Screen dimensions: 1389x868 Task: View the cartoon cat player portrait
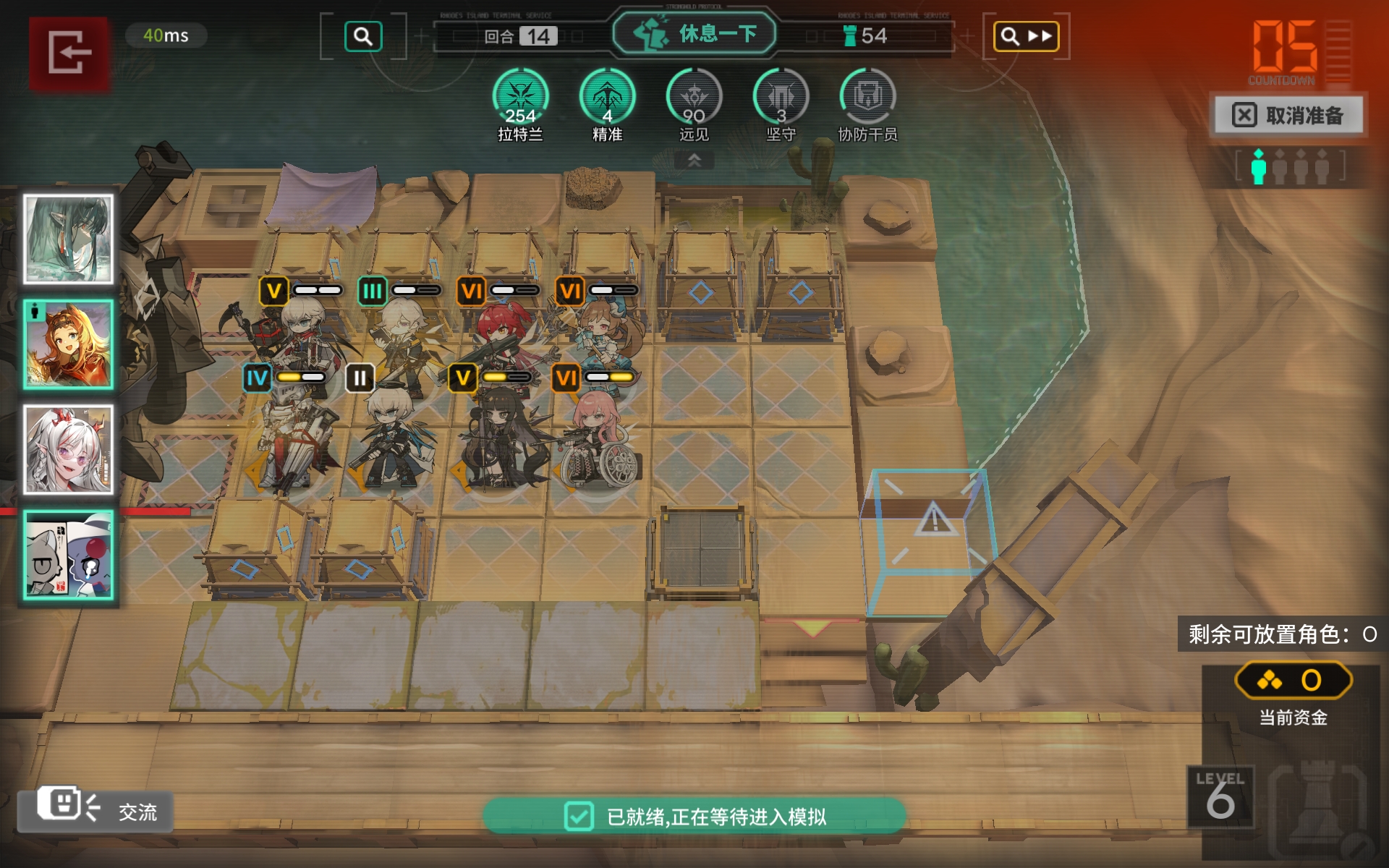(69, 555)
